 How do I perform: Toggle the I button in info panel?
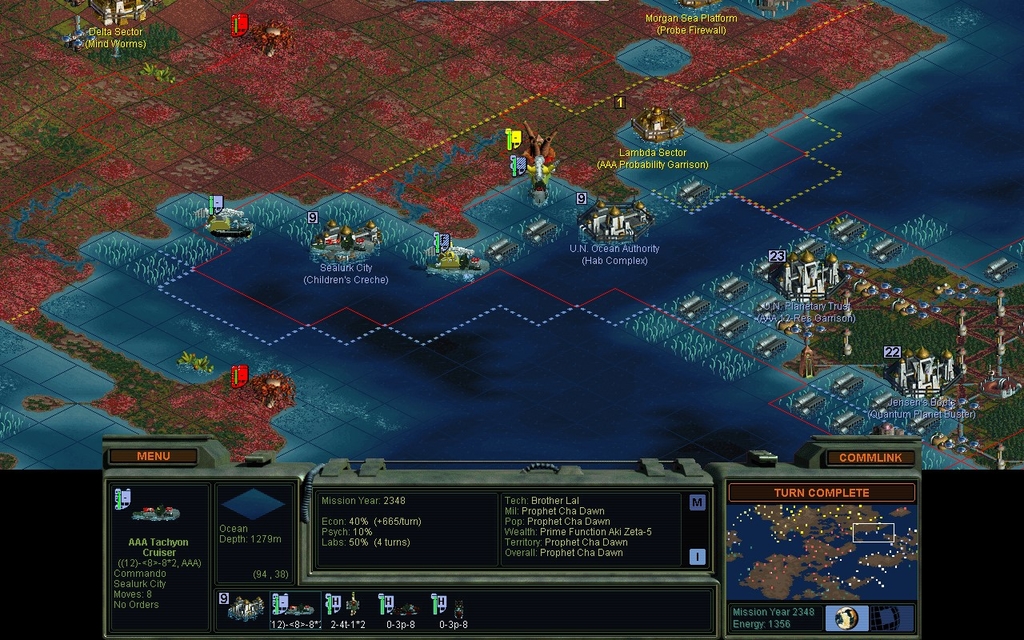point(697,556)
